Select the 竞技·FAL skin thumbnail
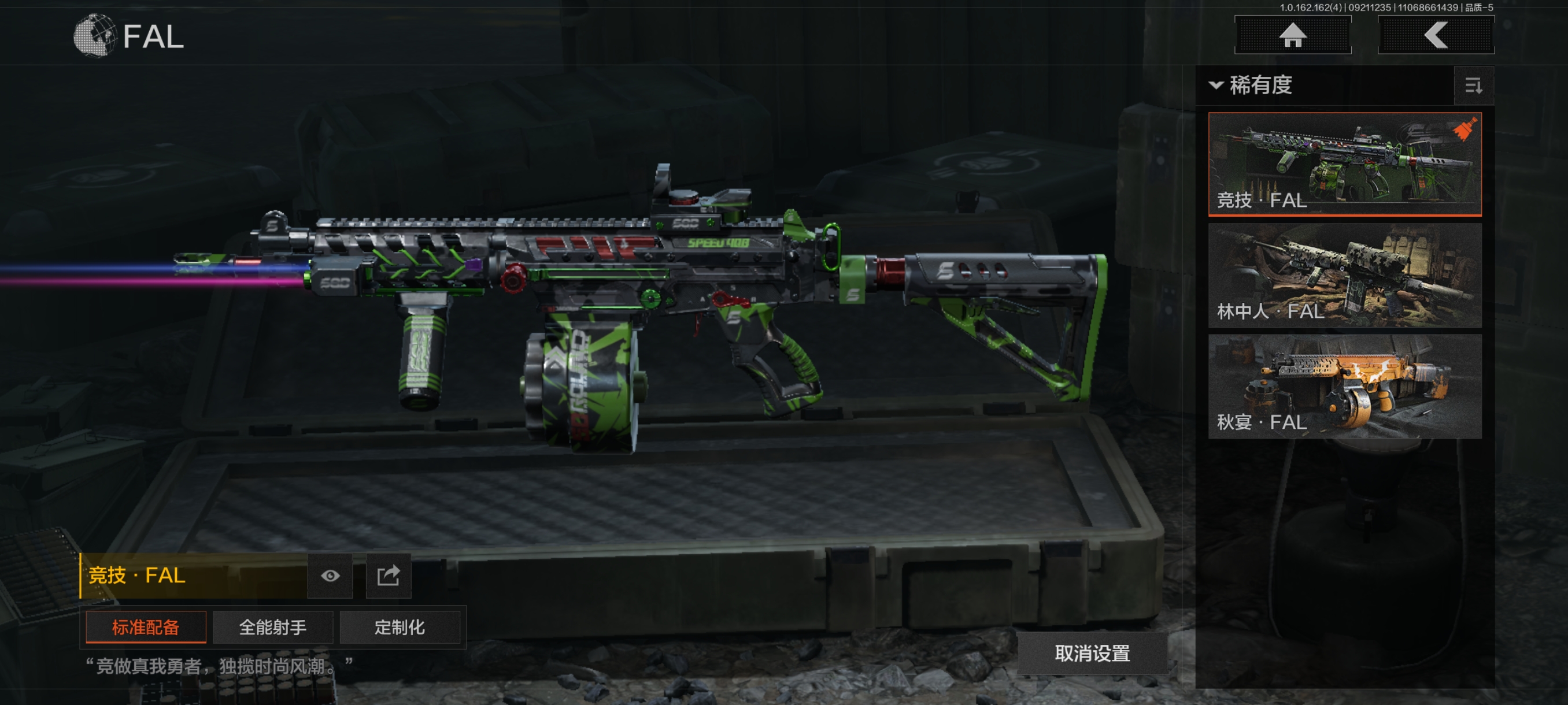 point(1344,164)
